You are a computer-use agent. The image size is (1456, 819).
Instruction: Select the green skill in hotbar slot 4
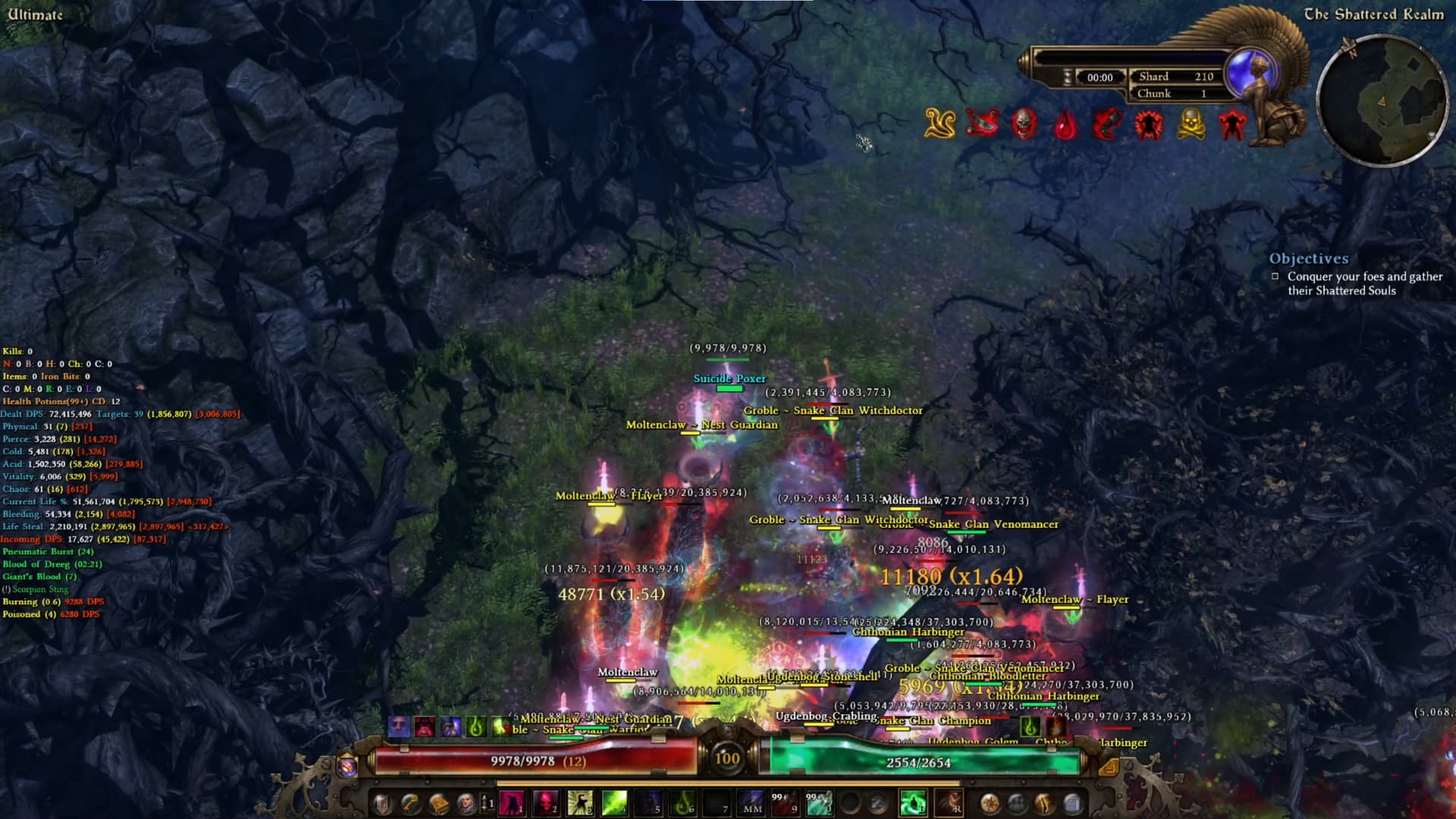tap(615, 804)
